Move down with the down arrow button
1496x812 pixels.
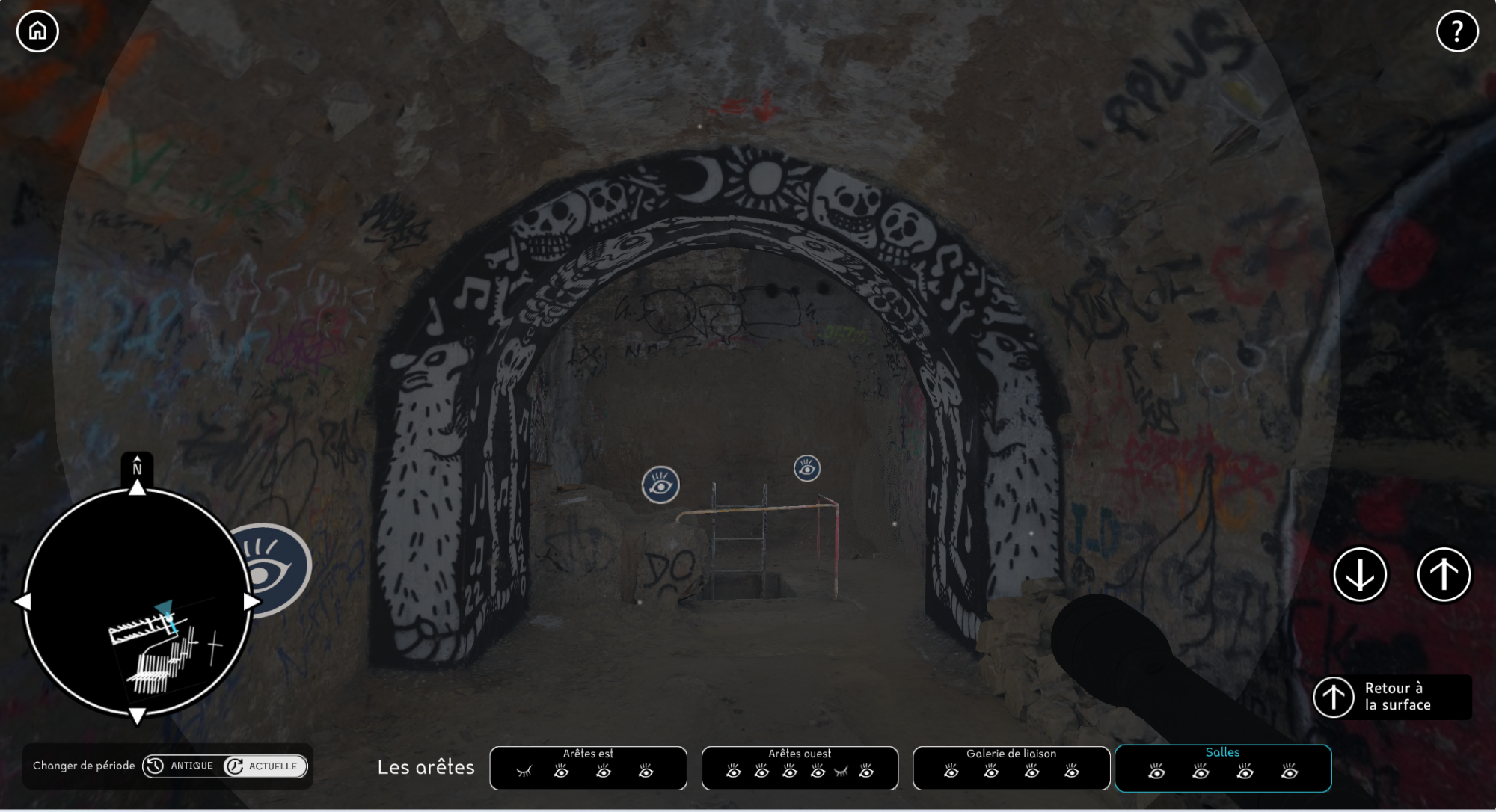1360,574
